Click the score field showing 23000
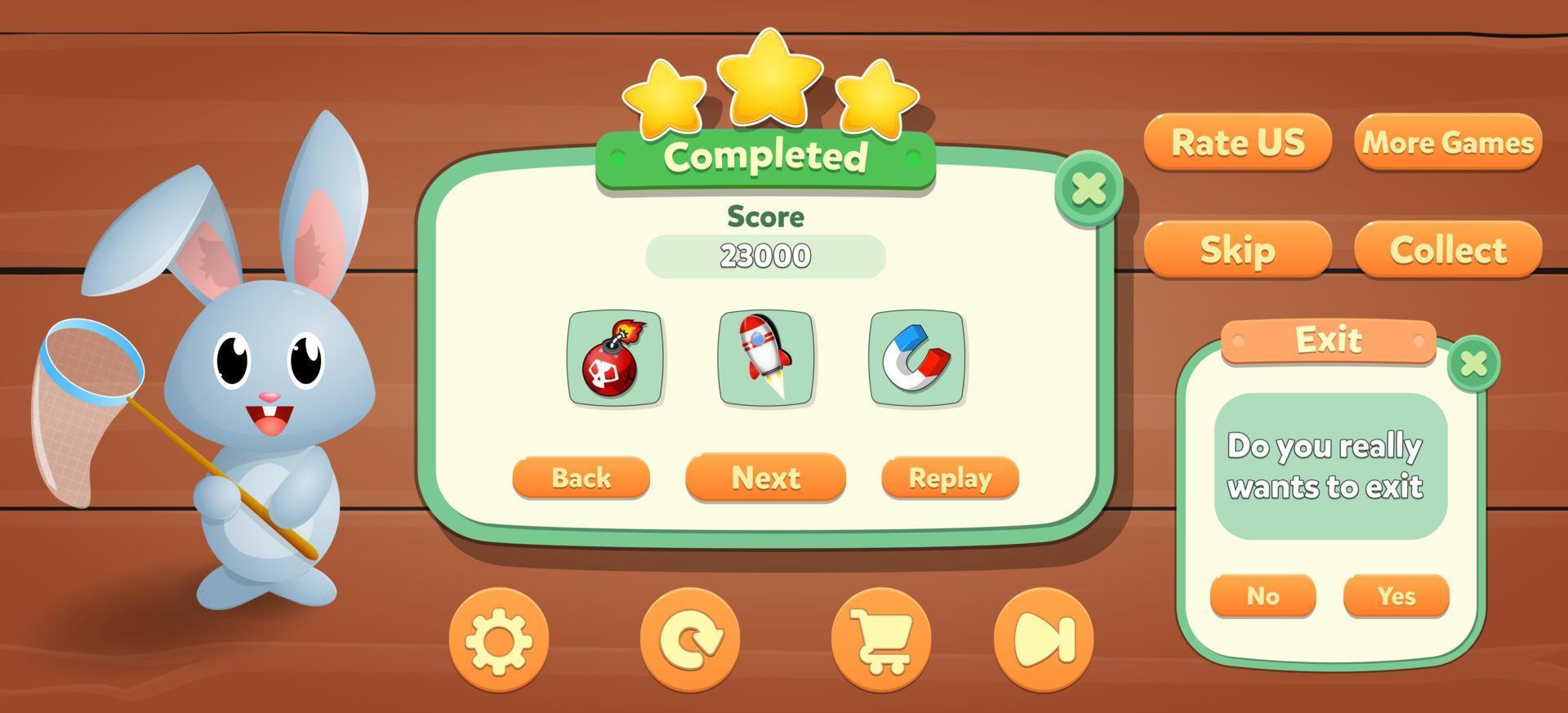This screenshot has height=713, width=1568. [764, 255]
